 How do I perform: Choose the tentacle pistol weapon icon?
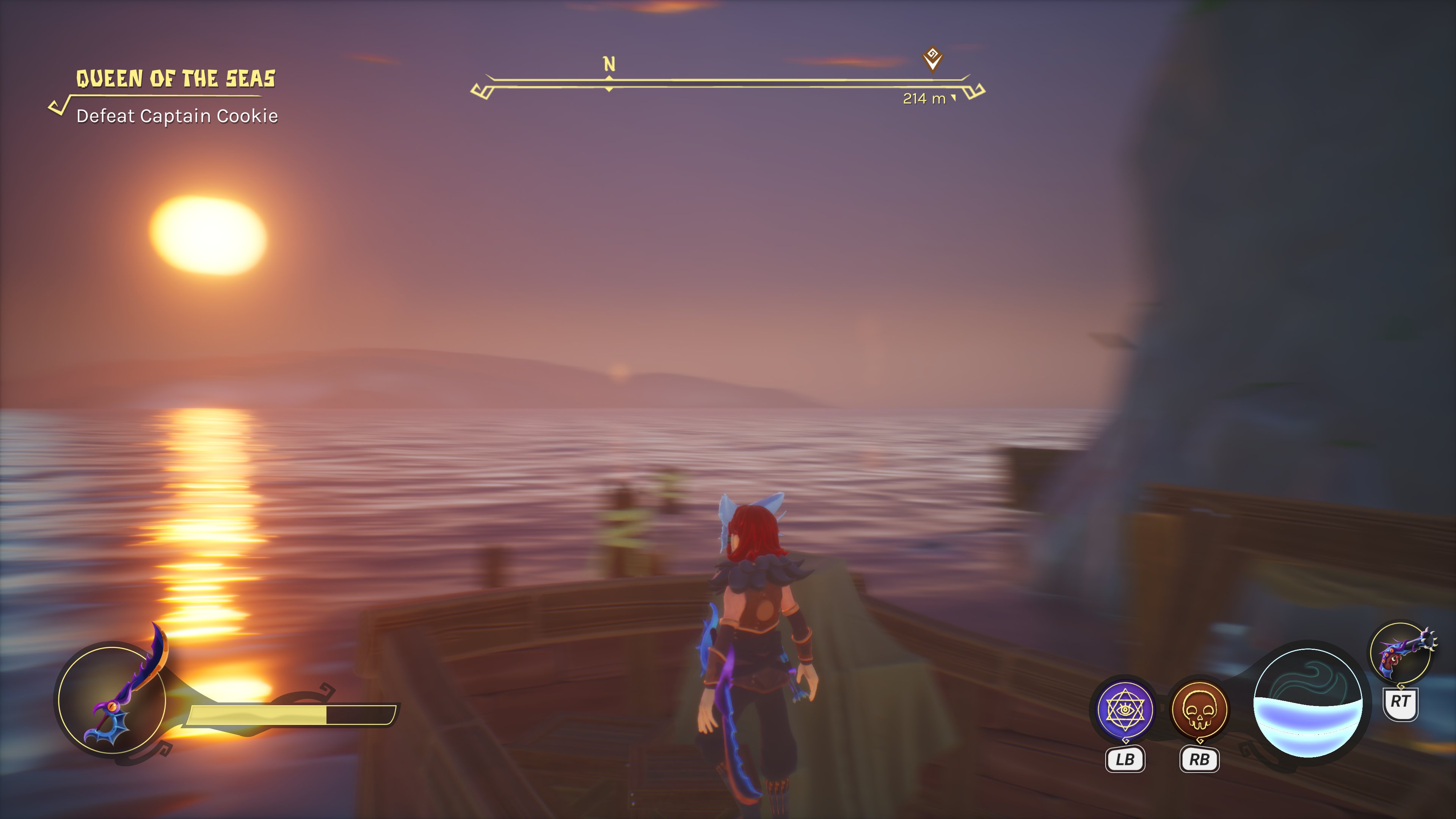(x=1402, y=653)
